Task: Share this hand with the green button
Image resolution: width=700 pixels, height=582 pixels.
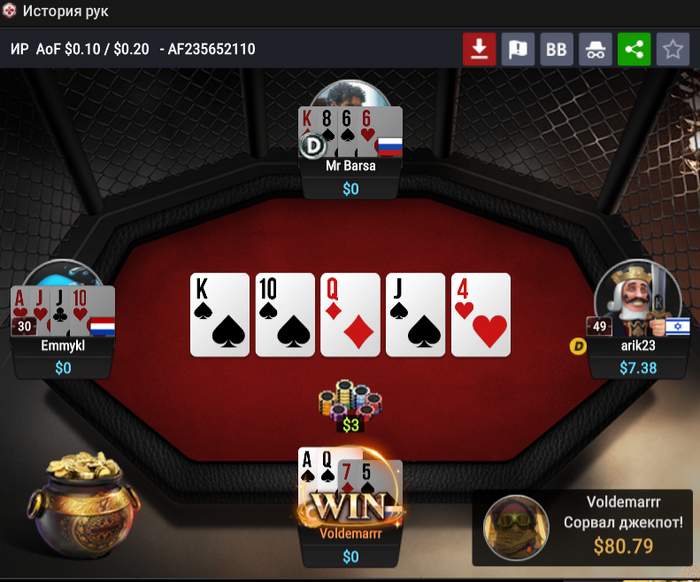Action: click(x=633, y=49)
